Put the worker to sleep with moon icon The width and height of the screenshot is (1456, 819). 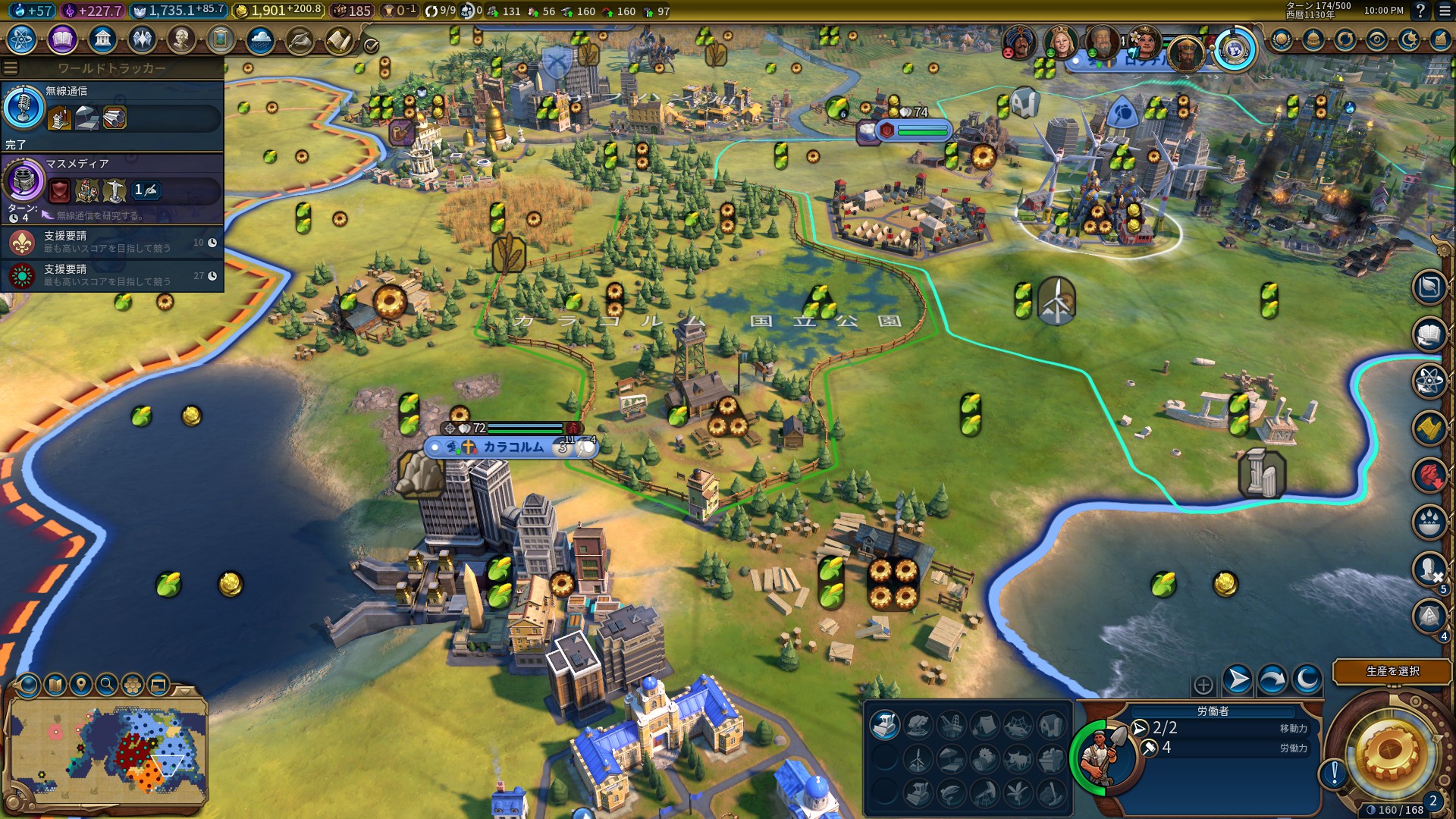pos(1307,679)
